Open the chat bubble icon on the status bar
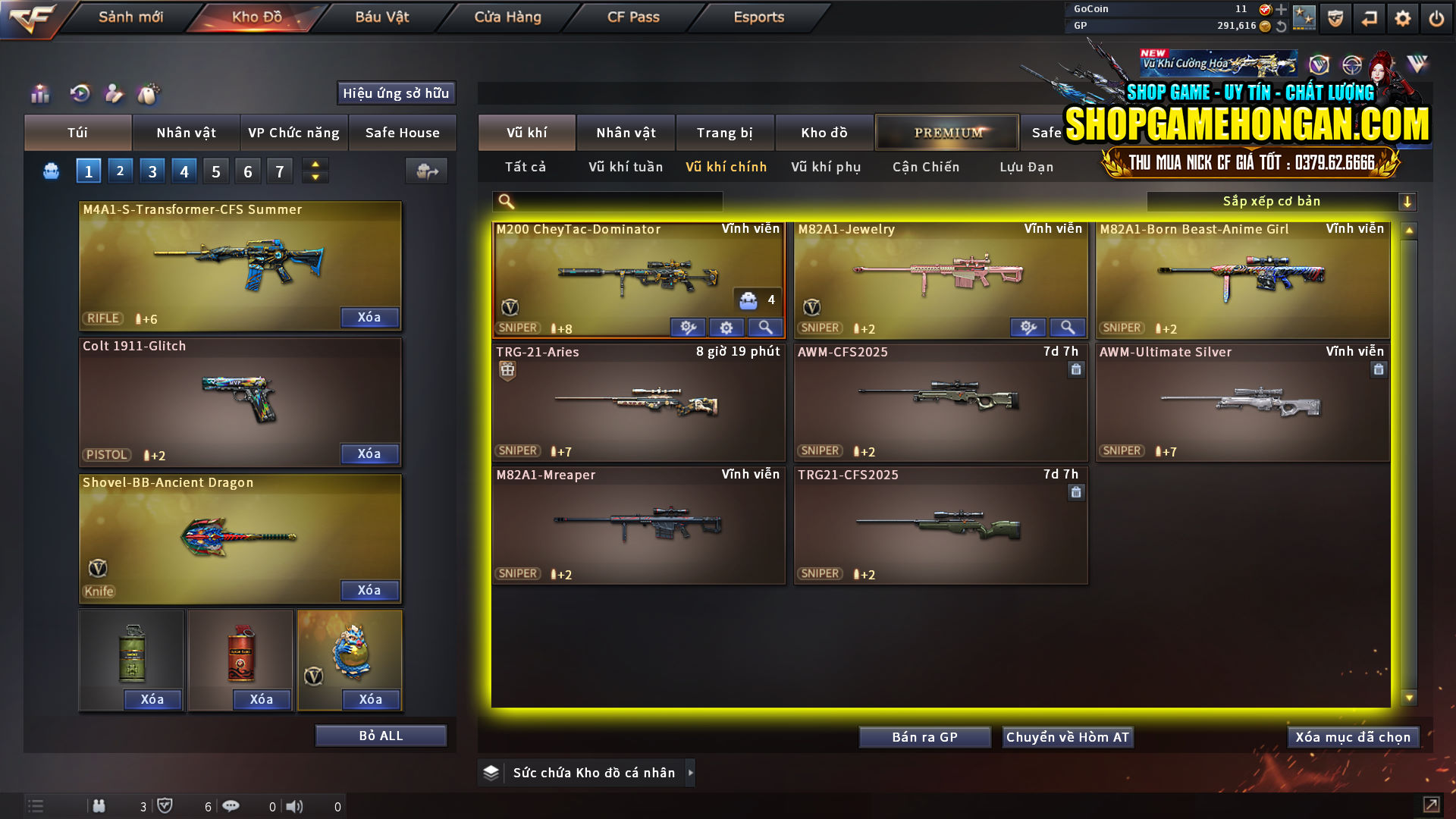This screenshot has width=1456, height=819. [231, 806]
